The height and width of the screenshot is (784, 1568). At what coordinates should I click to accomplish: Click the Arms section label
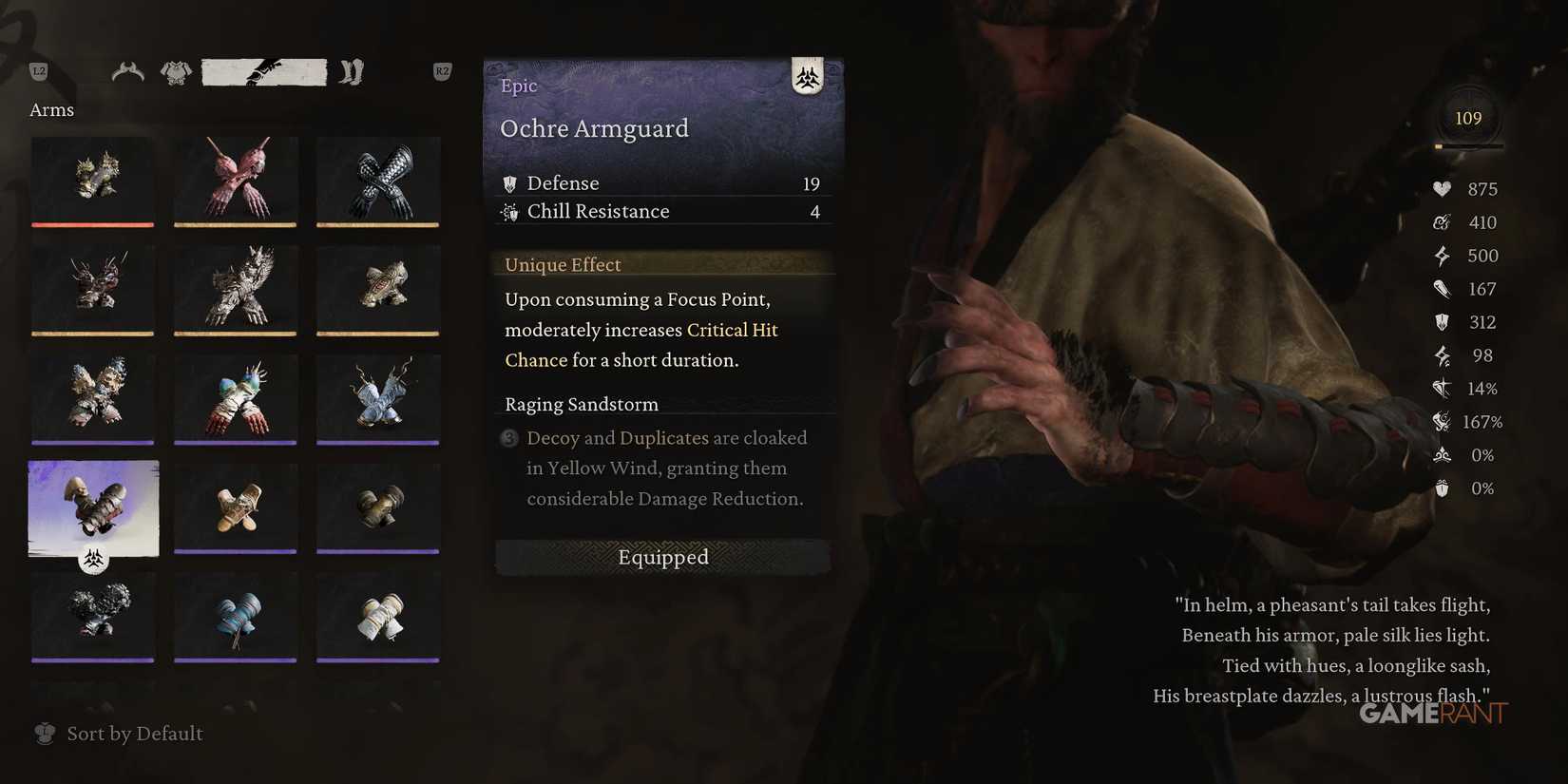[x=51, y=109]
